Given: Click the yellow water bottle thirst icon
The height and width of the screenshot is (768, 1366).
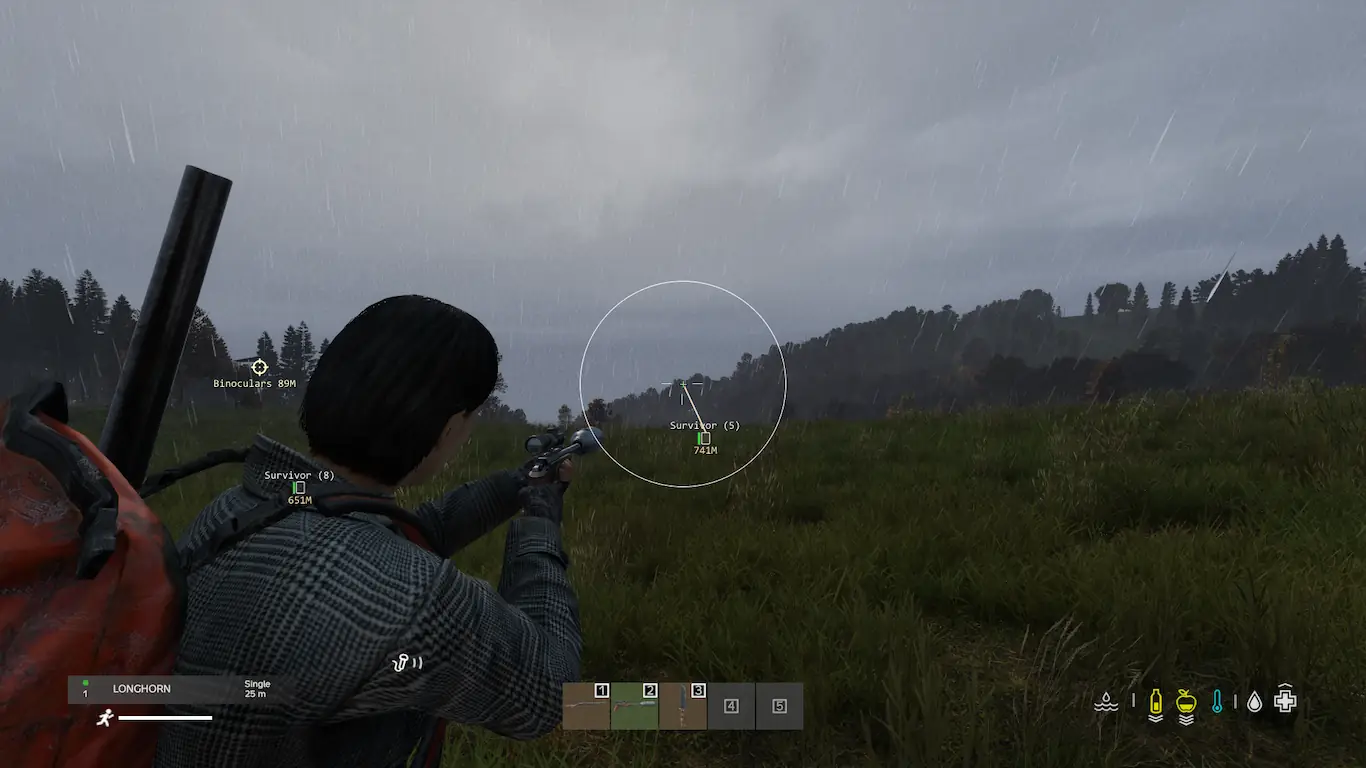Looking at the screenshot, I should point(1155,702).
